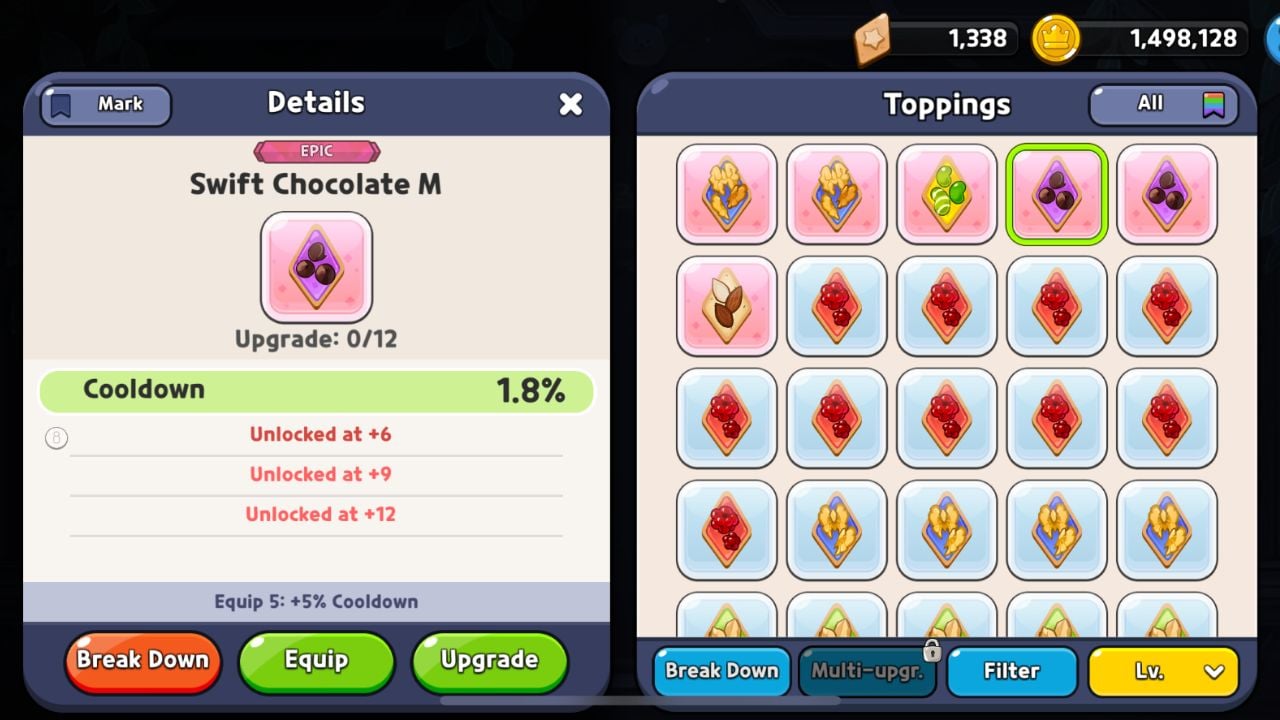Select the Swift Chocolate M artwork in Details
The width and height of the screenshot is (1280, 720).
(x=316, y=267)
